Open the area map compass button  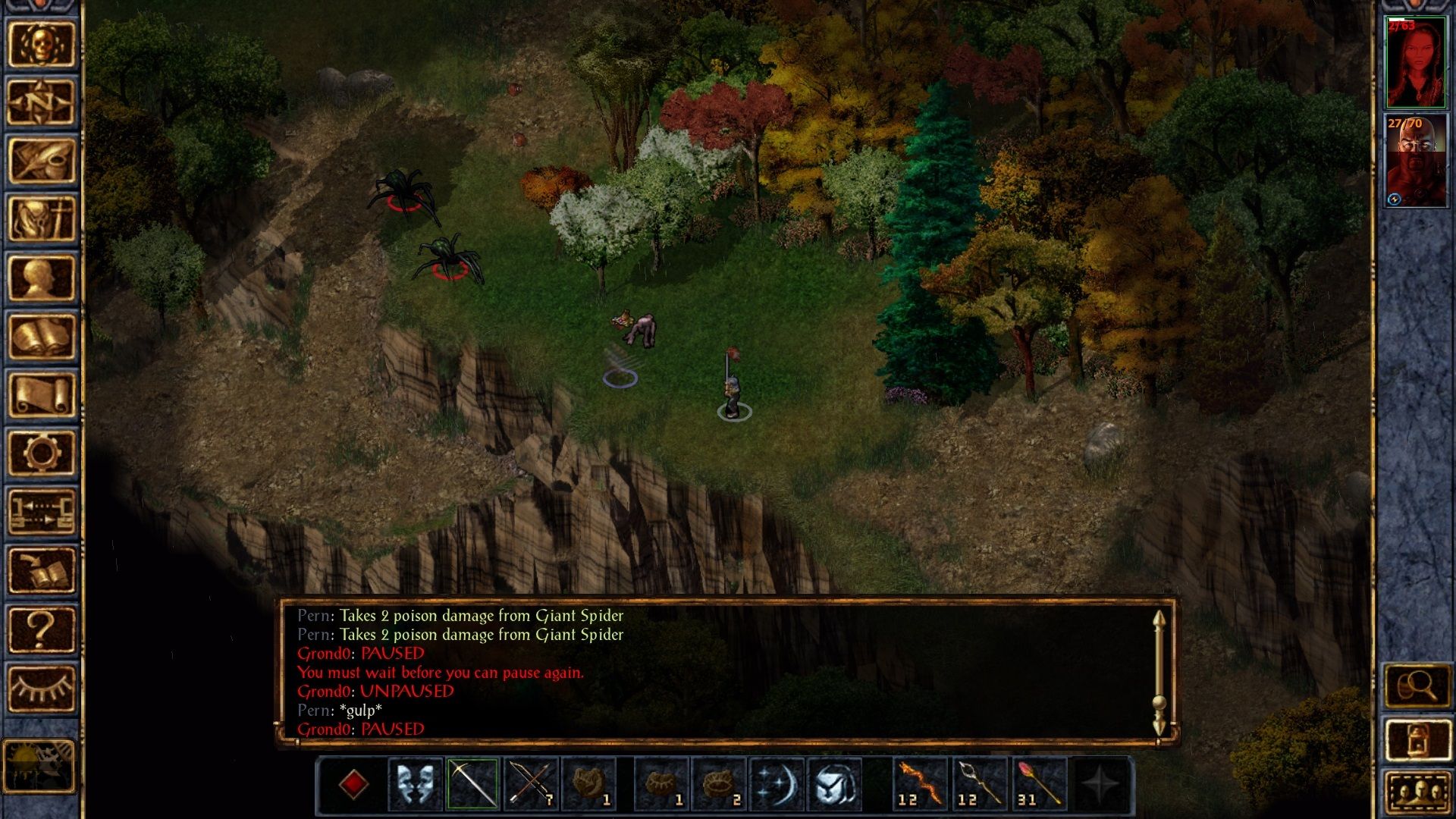pos(42,102)
